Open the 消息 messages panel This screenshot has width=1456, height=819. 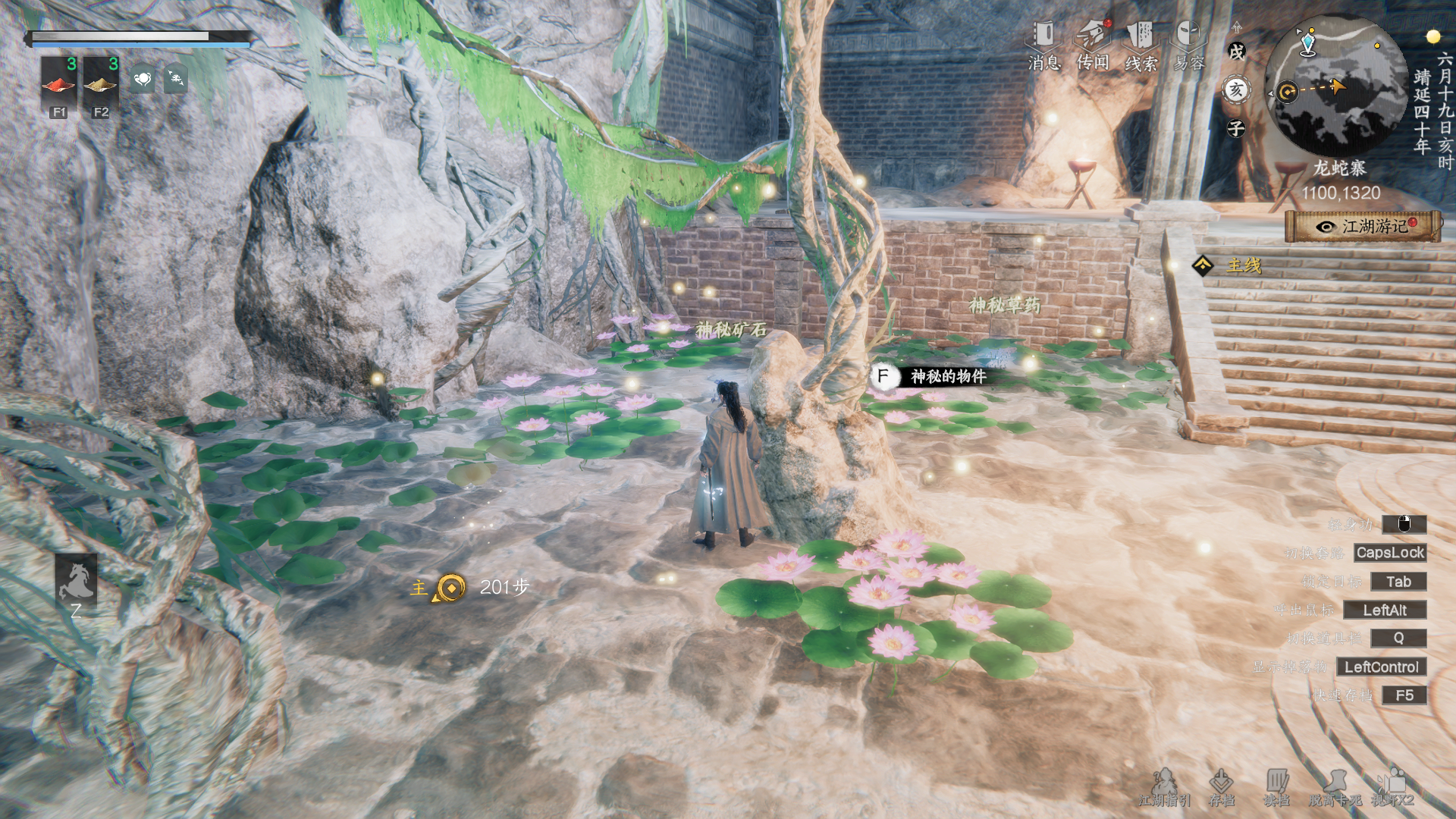(x=1043, y=45)
